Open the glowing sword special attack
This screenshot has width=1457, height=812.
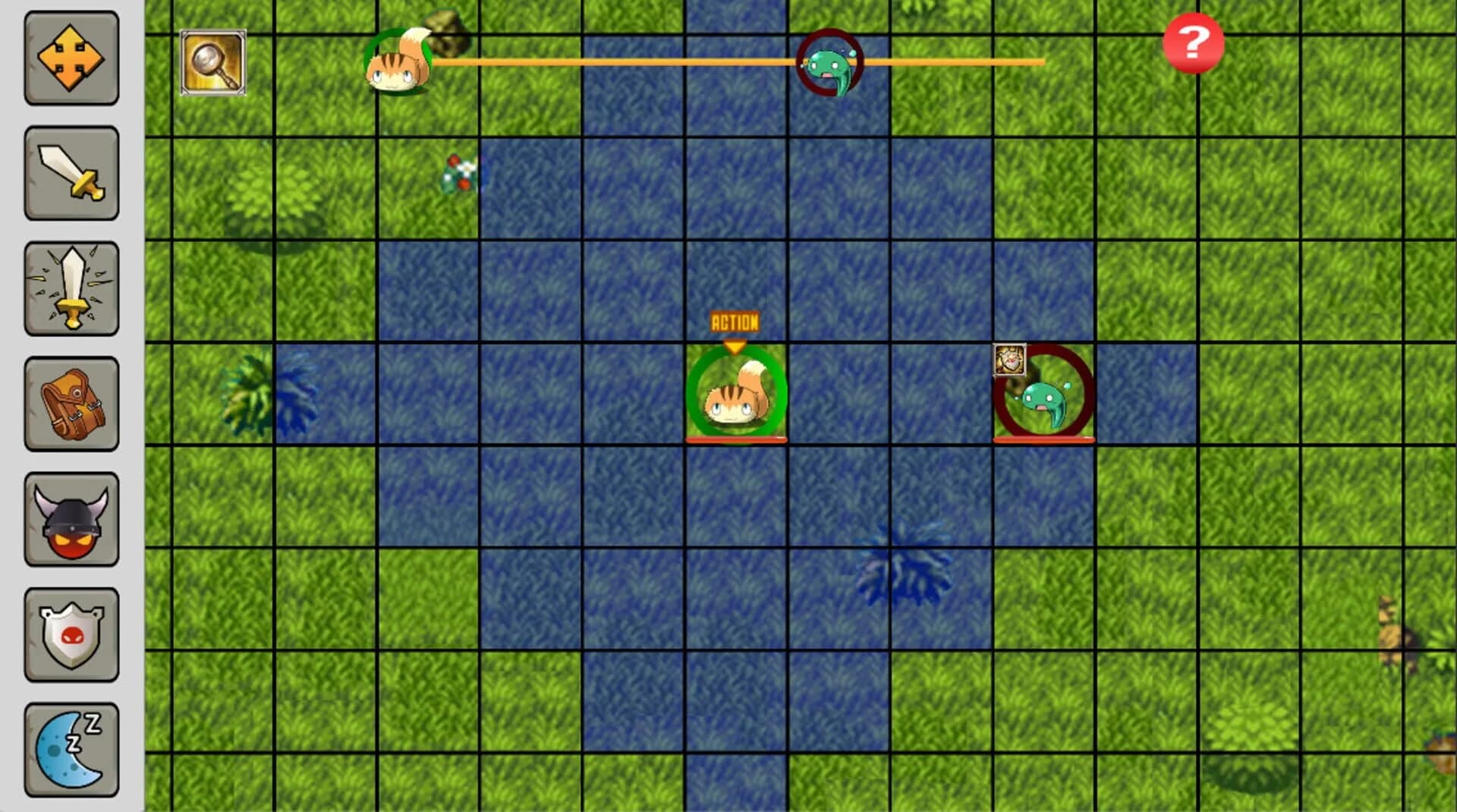pos(71,288)
